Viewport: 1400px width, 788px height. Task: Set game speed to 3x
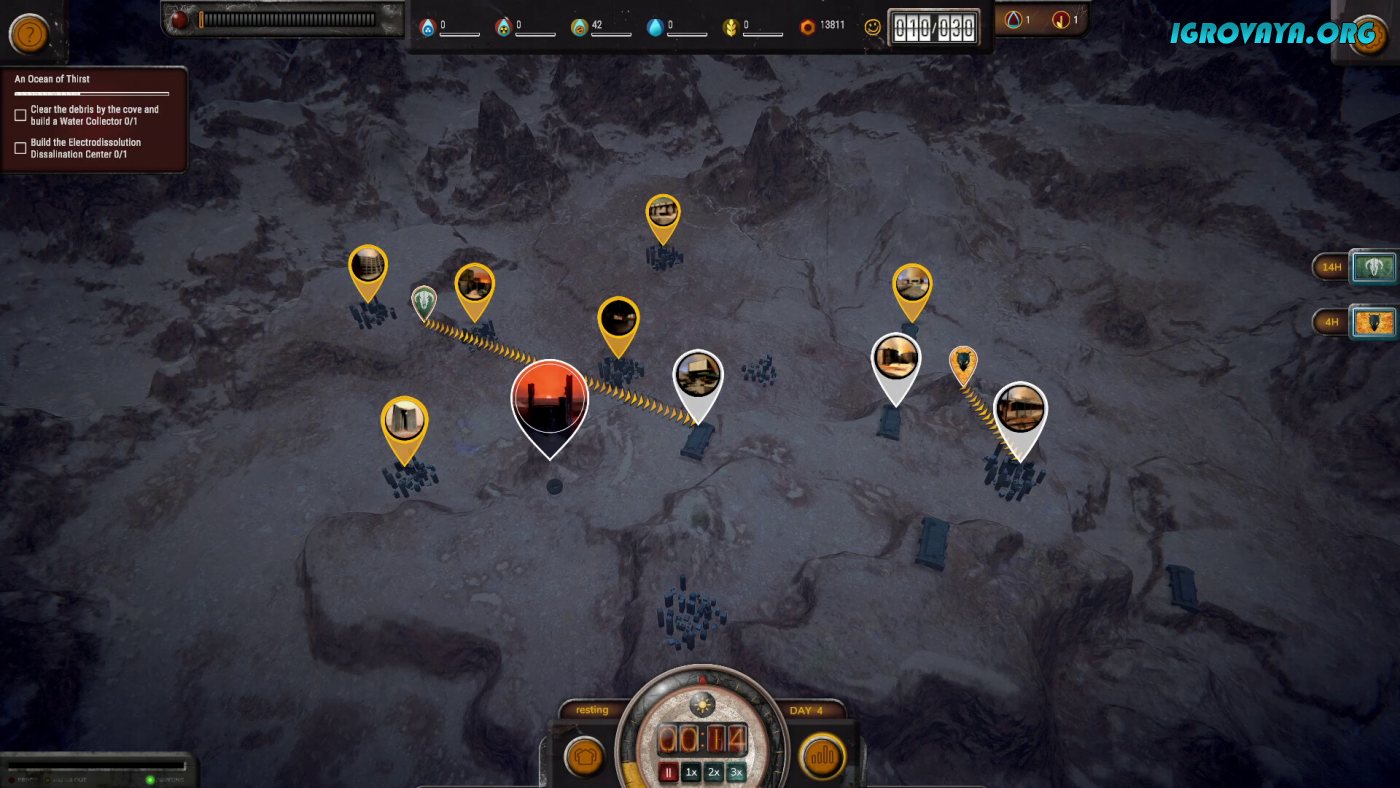coord(737,772)
